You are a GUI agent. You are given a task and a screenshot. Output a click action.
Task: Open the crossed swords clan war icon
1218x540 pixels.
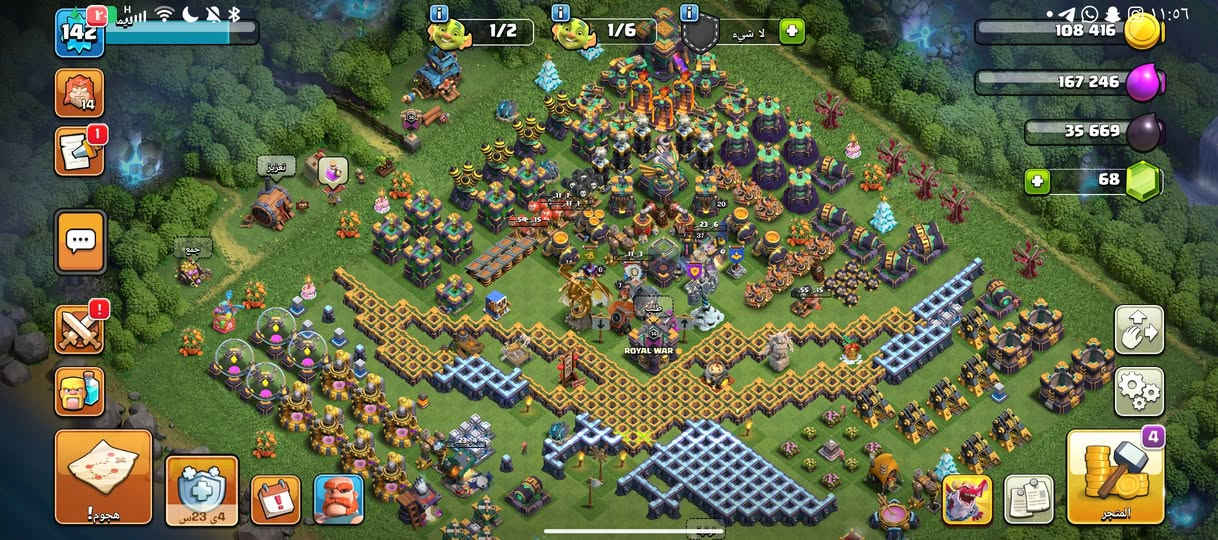point(80,330)
